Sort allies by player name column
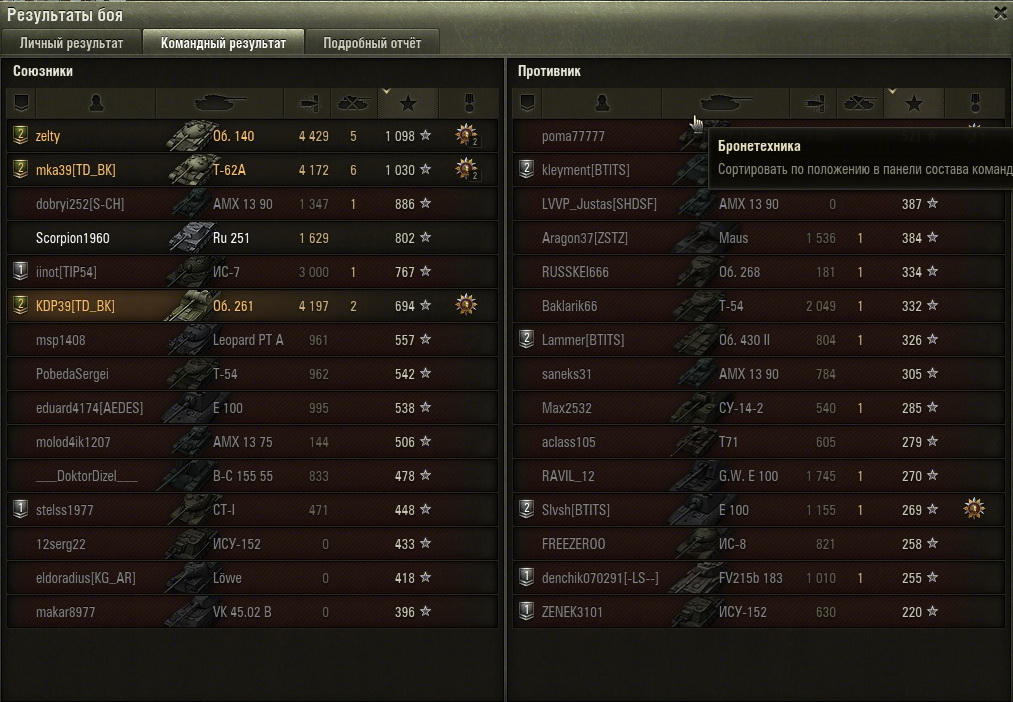The width and height of the screenshot is (1013, 702). [x=96, y=102]
